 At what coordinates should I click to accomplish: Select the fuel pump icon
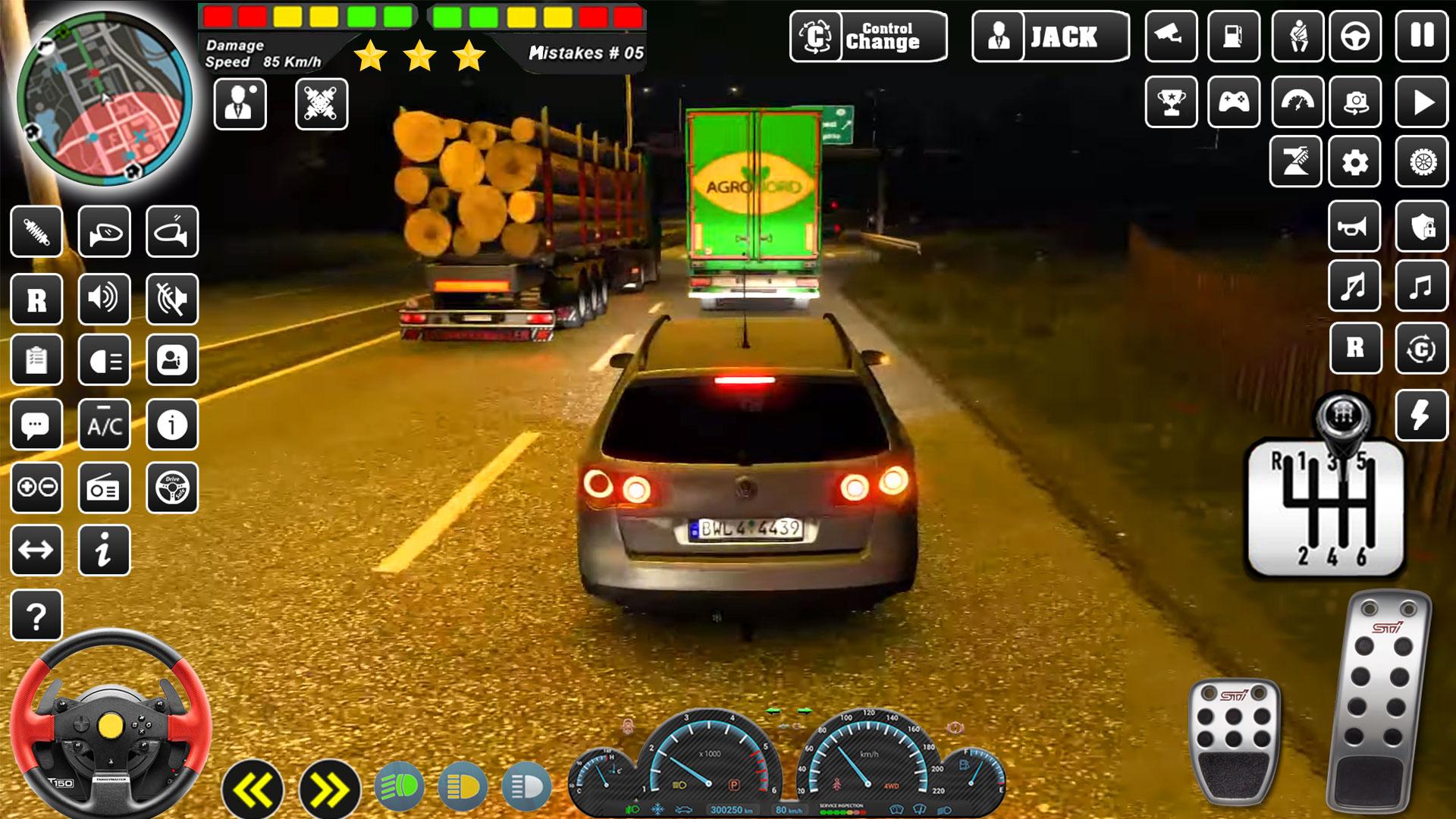[1234, 36]
